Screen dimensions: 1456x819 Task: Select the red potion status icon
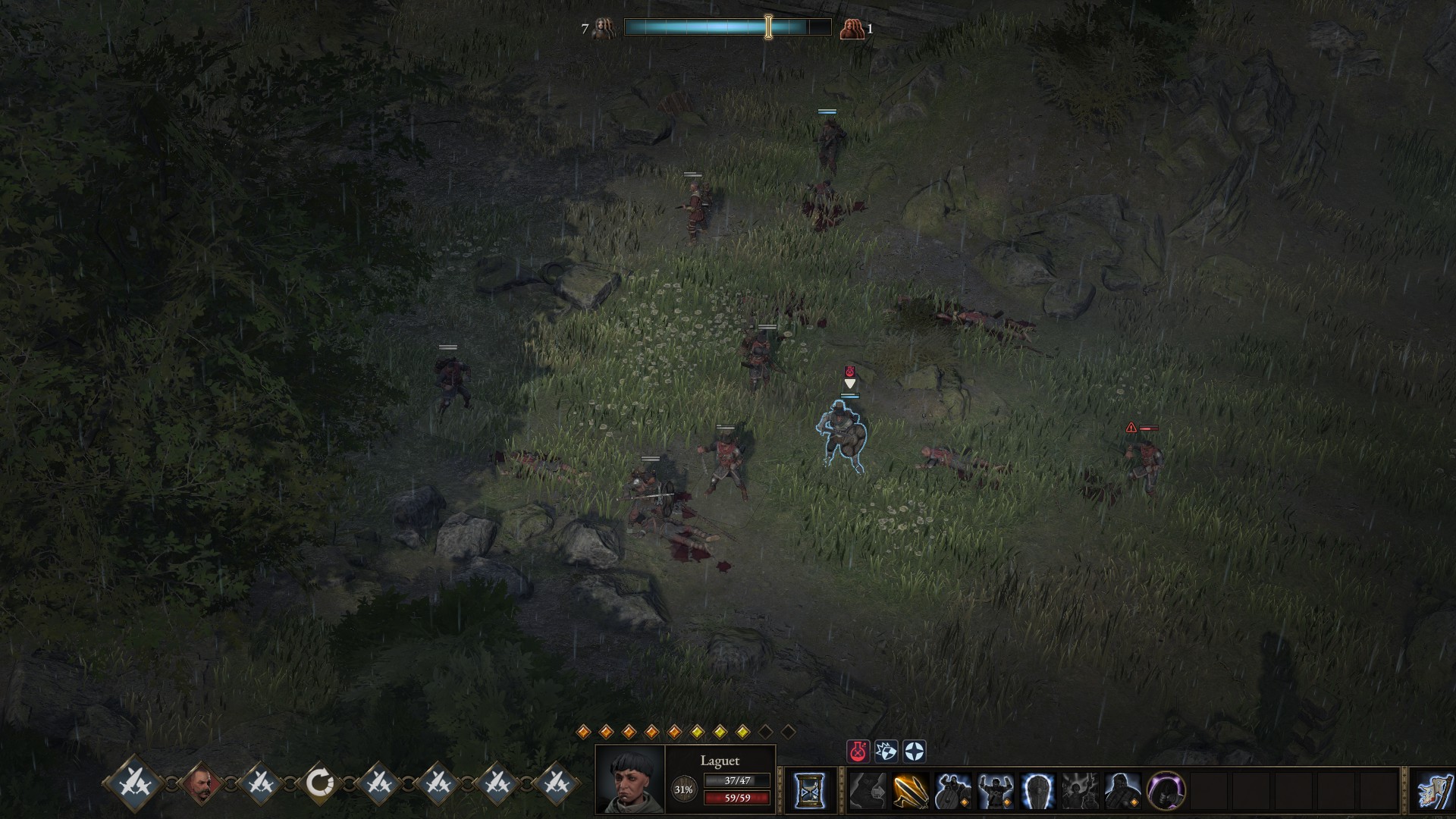pos(858,752)
